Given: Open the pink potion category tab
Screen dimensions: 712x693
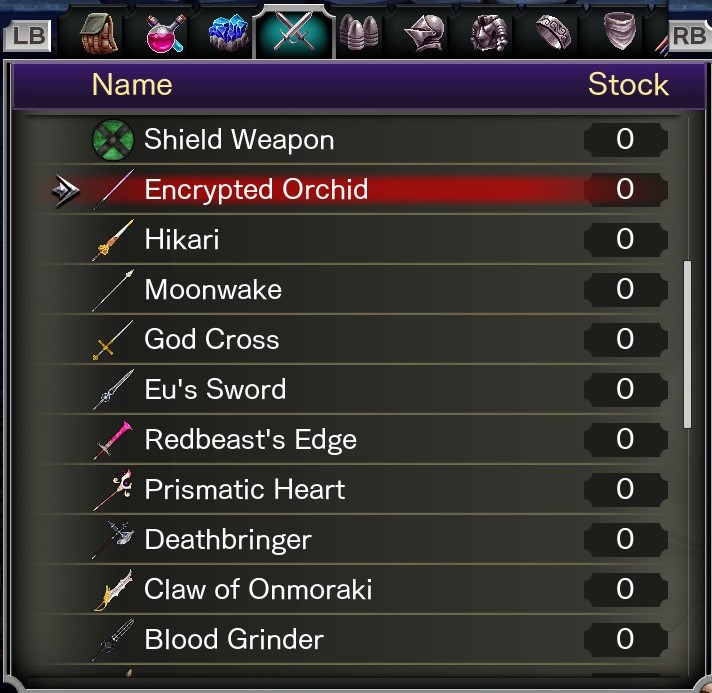Looking at the screenshot, I should [165, 34].
